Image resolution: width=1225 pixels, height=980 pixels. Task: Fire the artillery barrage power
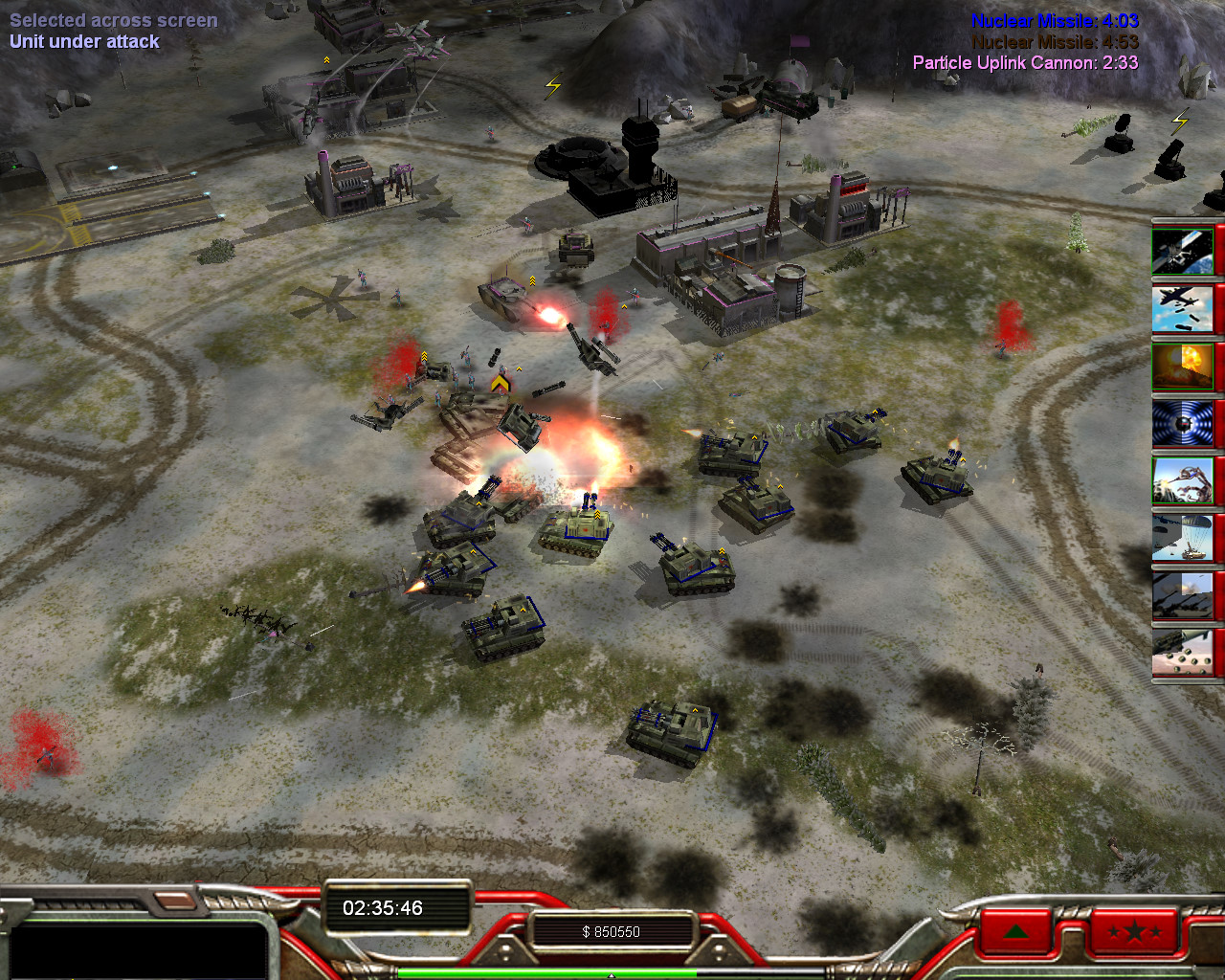click(1183, 596)
